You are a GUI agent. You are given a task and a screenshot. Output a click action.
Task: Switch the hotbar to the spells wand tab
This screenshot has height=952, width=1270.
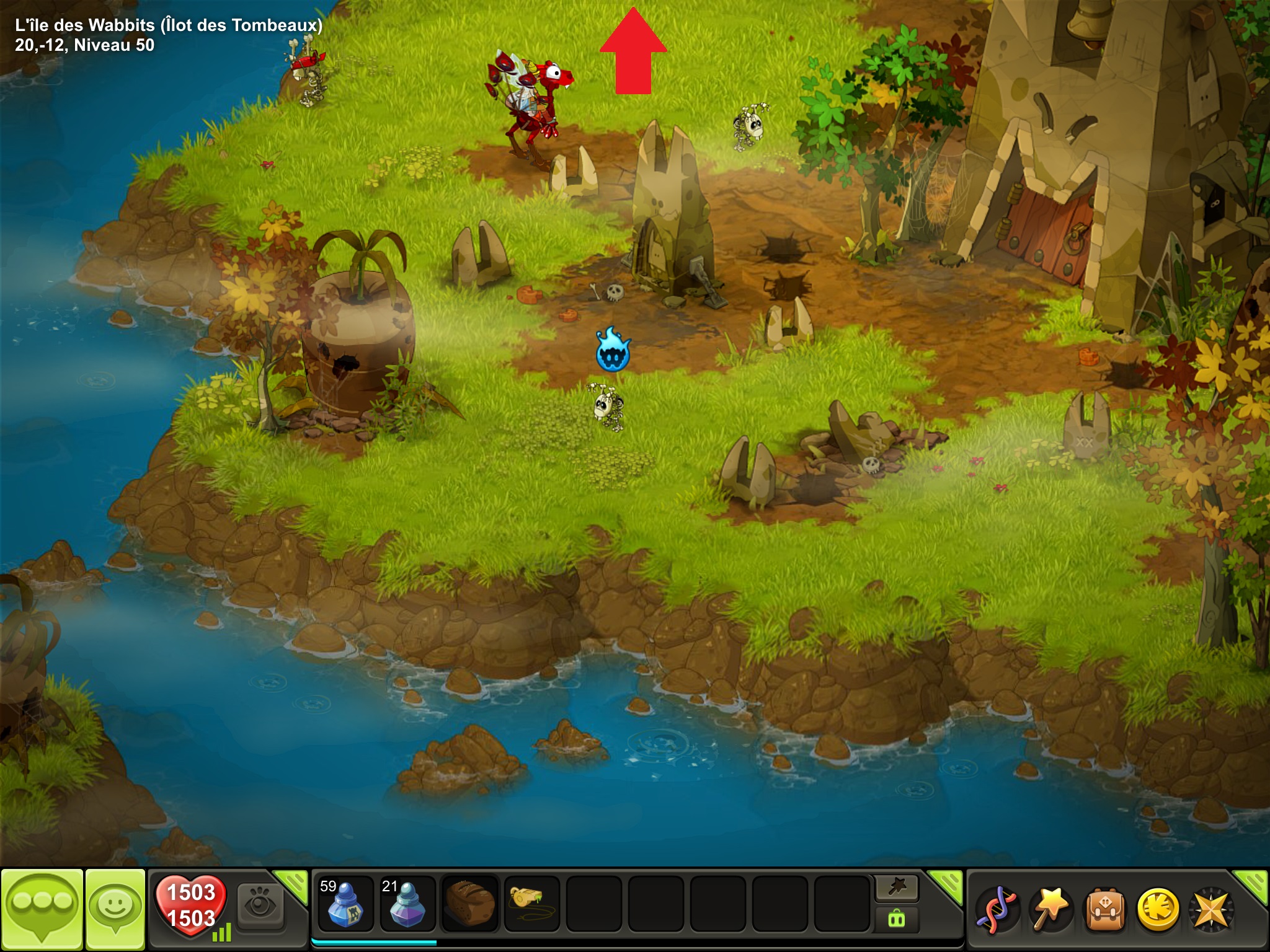click(x=897, y=888)
